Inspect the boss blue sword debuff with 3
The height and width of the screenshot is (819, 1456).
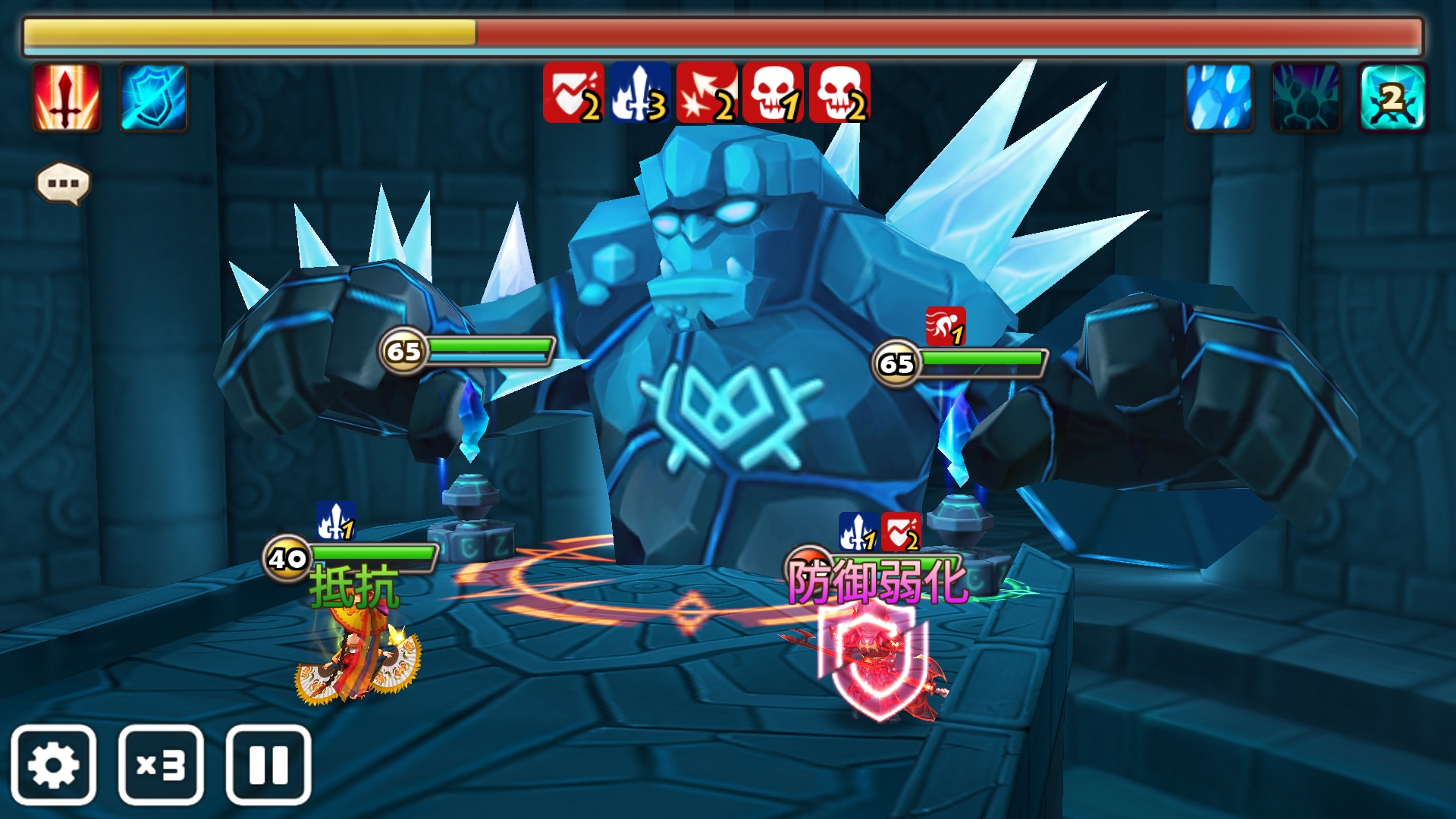639,93
